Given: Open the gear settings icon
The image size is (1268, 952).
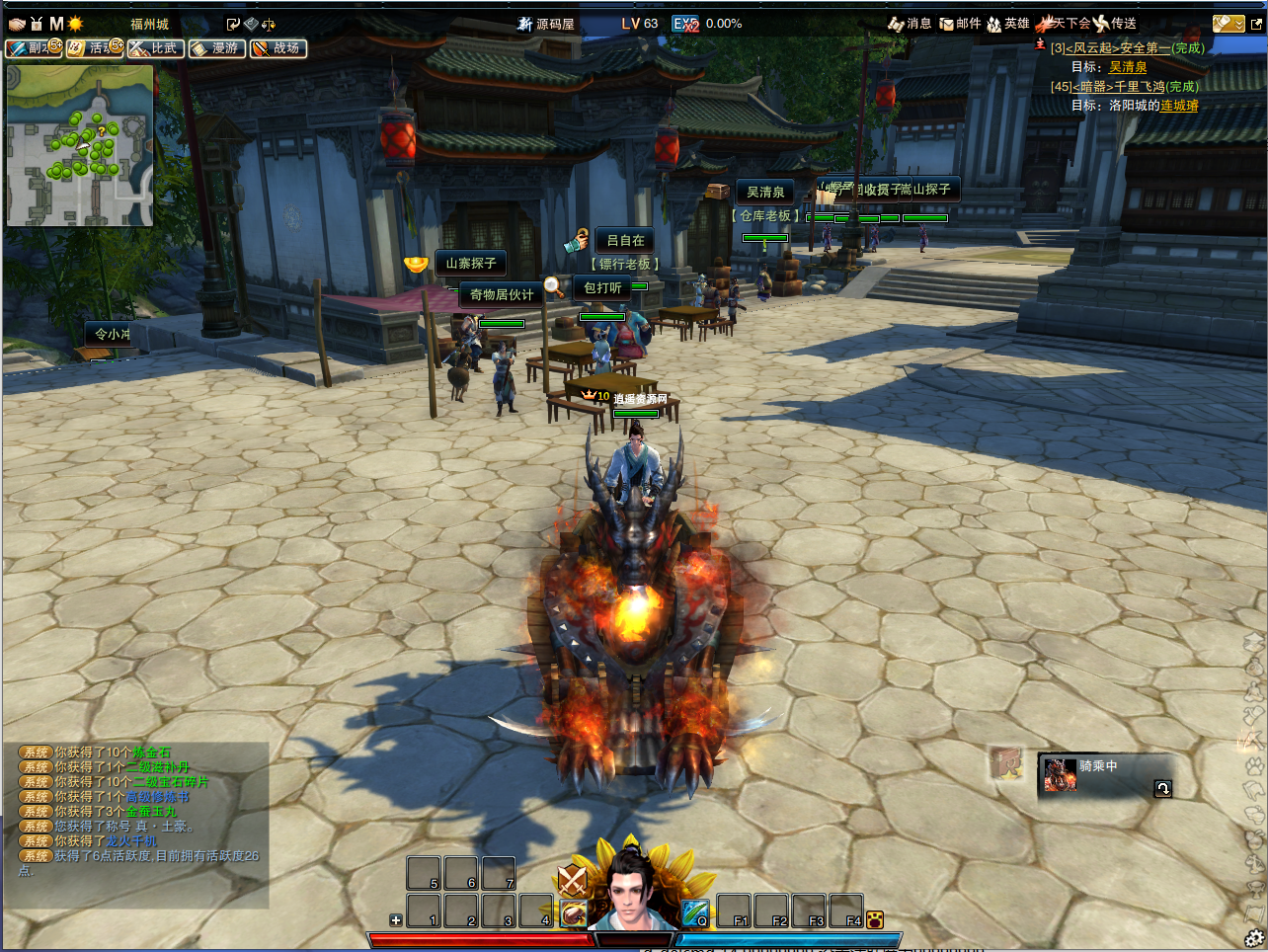Looking at the screenshot, I should point(1254,938).
